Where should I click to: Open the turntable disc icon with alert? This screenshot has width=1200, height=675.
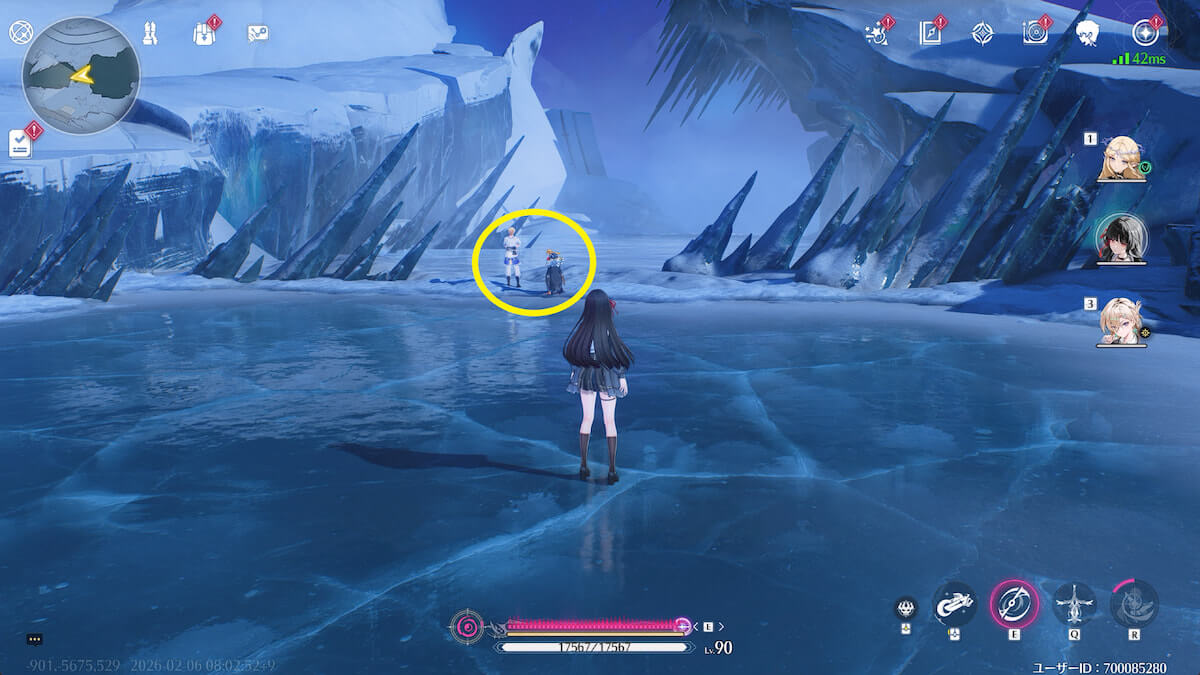point(1036,33)
